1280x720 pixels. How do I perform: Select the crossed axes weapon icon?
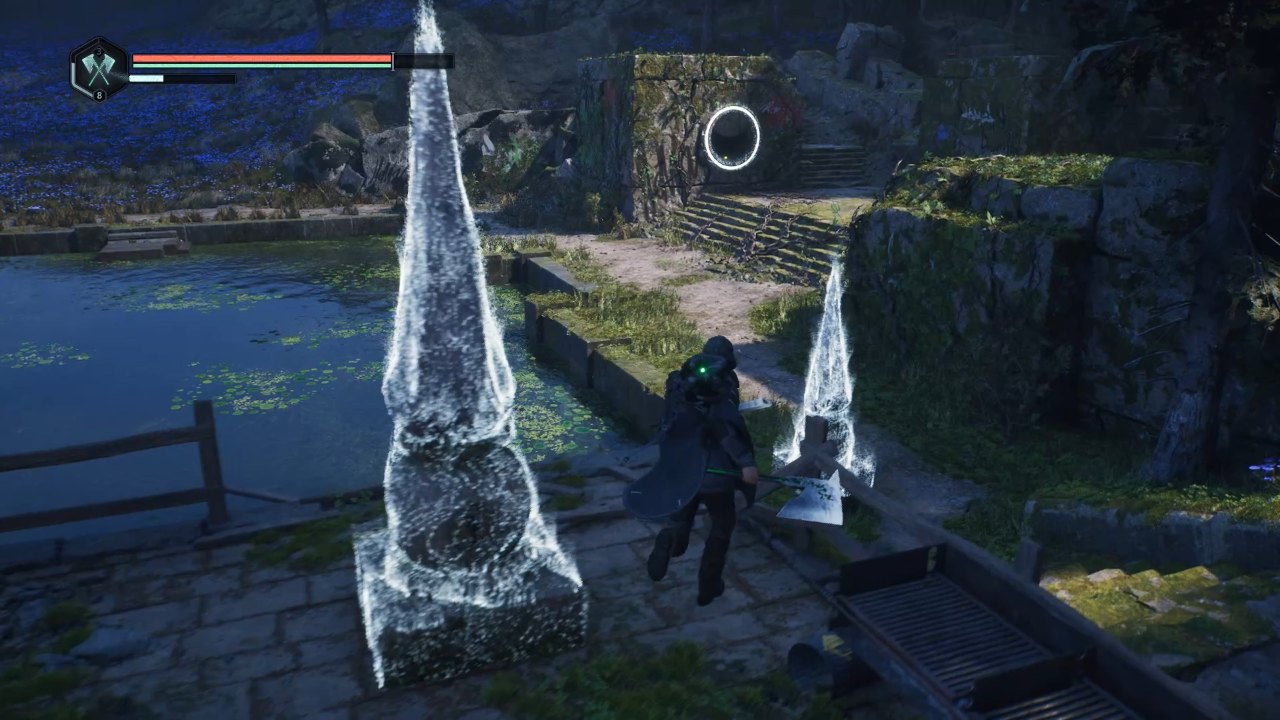point(99,68)
